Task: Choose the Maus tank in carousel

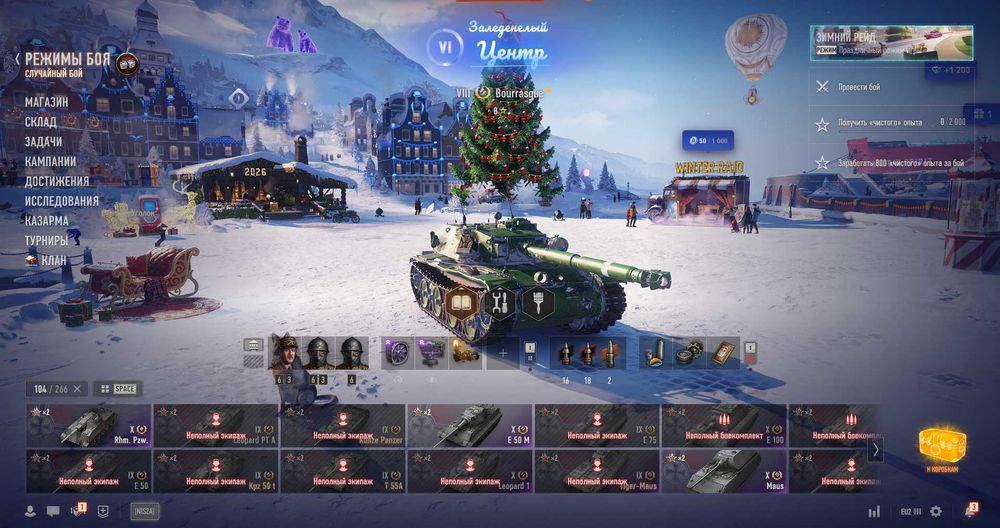Action: click(x=723, y=471)
